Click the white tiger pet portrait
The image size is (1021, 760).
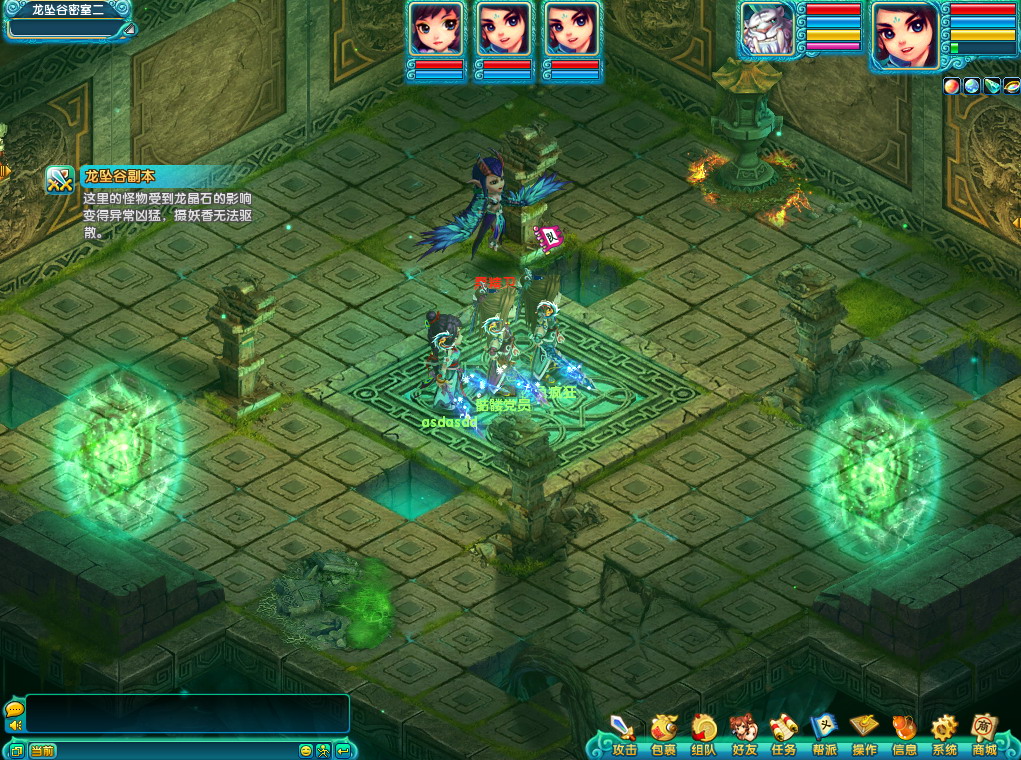768,30
